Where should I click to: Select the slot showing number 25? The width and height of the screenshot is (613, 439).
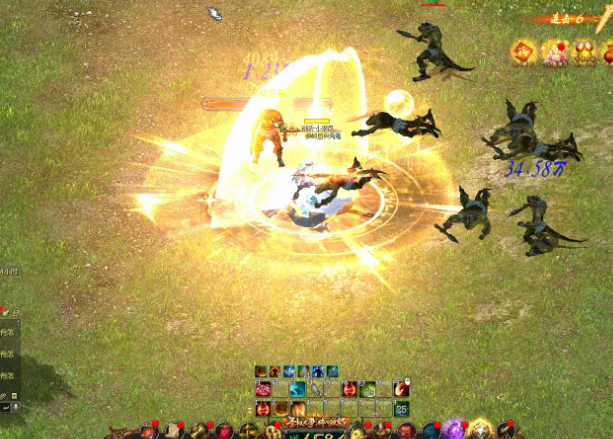[x=401, y=408]
